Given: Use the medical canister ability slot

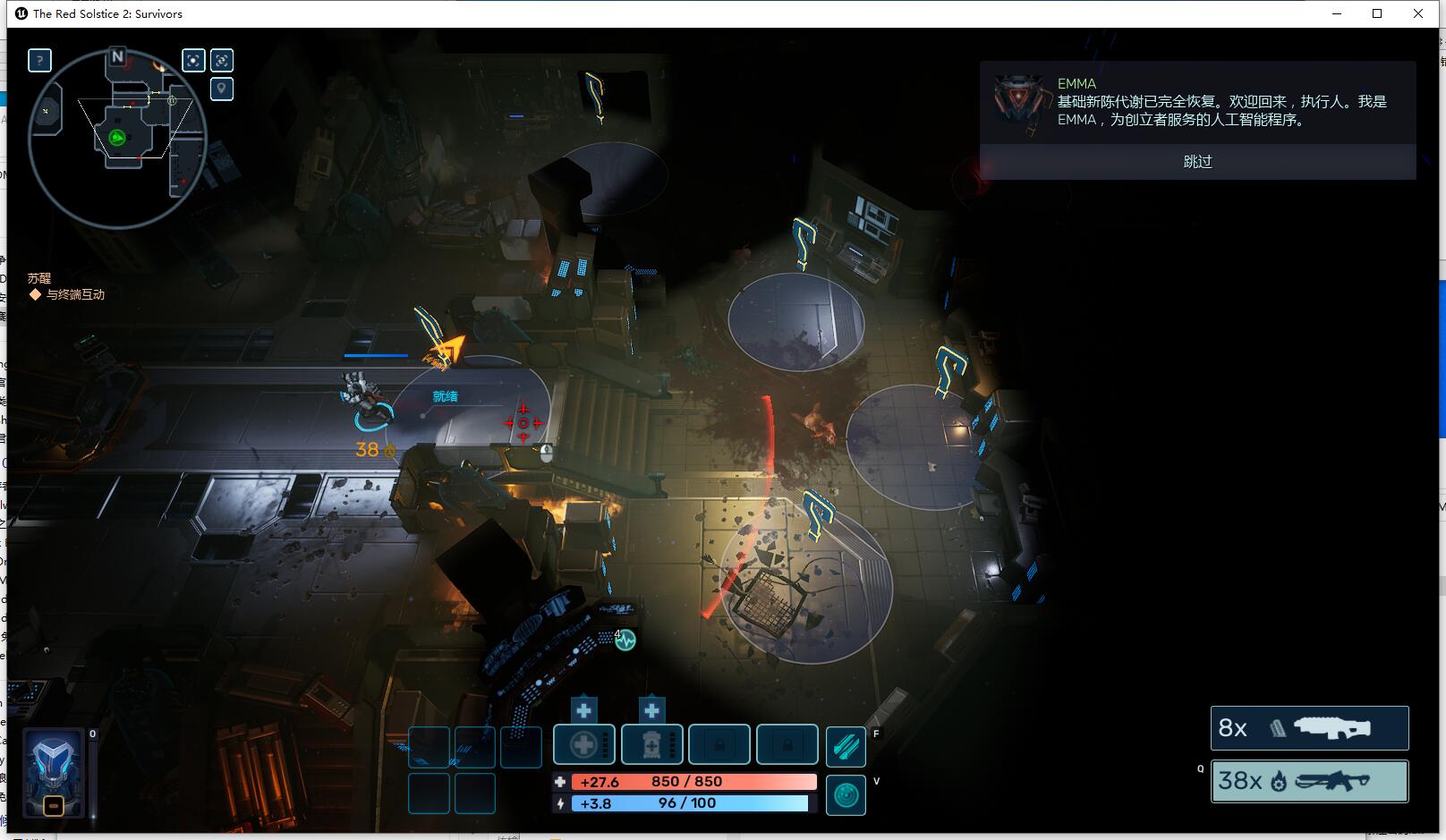Looking at the screenshot, I should click(x=651, y=744).
